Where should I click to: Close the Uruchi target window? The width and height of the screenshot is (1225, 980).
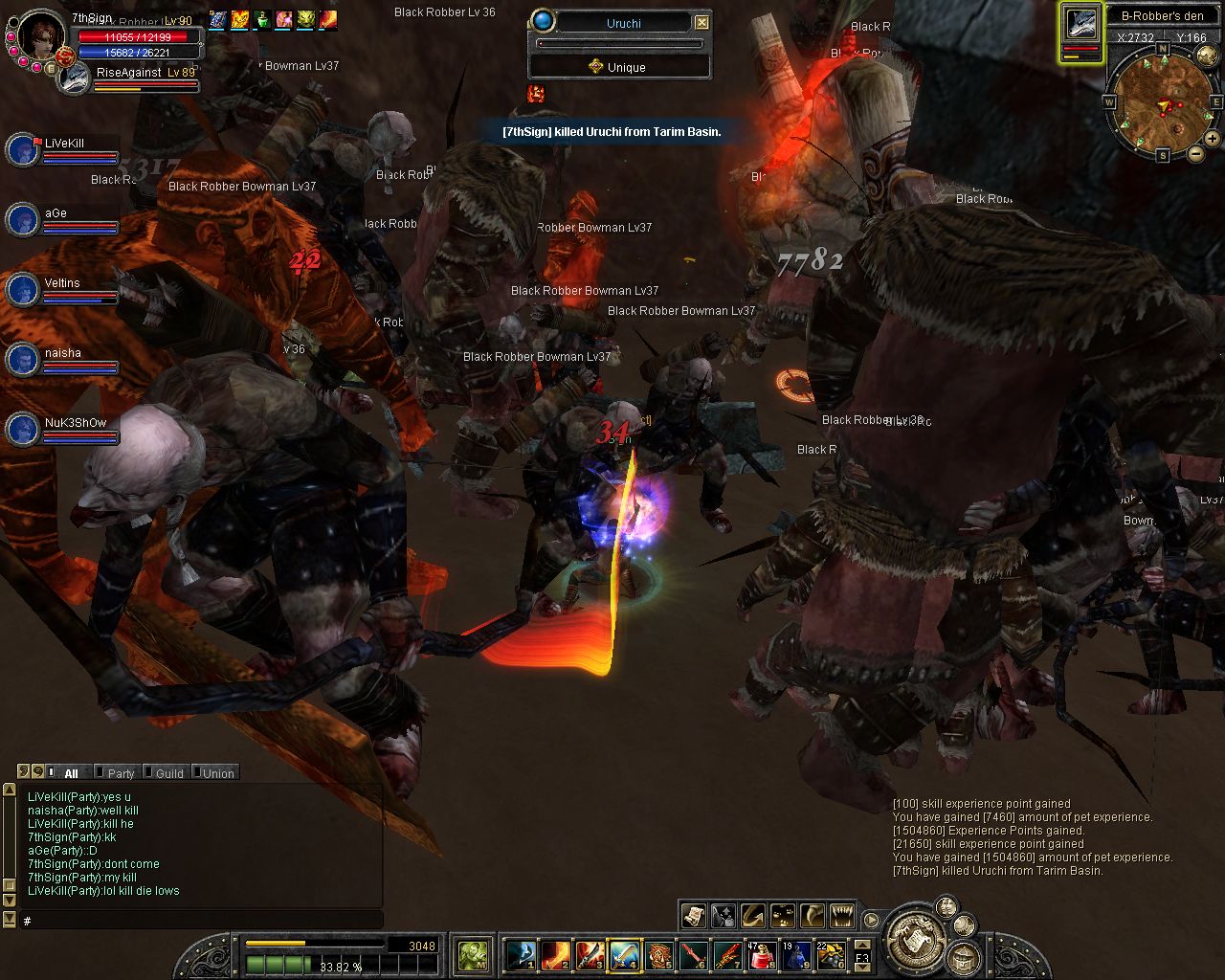click(702, 22)
